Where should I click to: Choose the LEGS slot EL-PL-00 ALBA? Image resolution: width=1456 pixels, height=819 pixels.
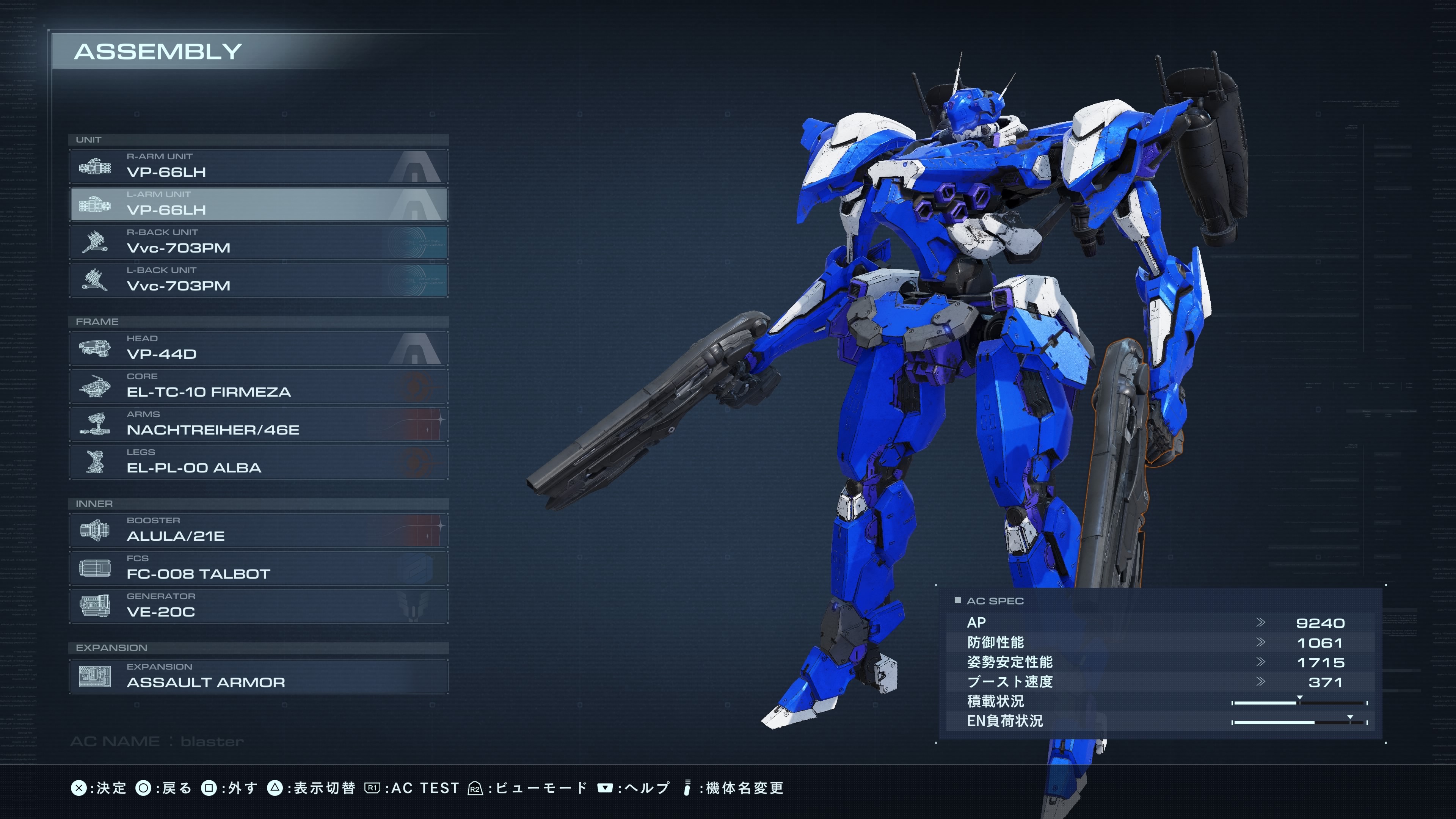[x=258, y=462]
